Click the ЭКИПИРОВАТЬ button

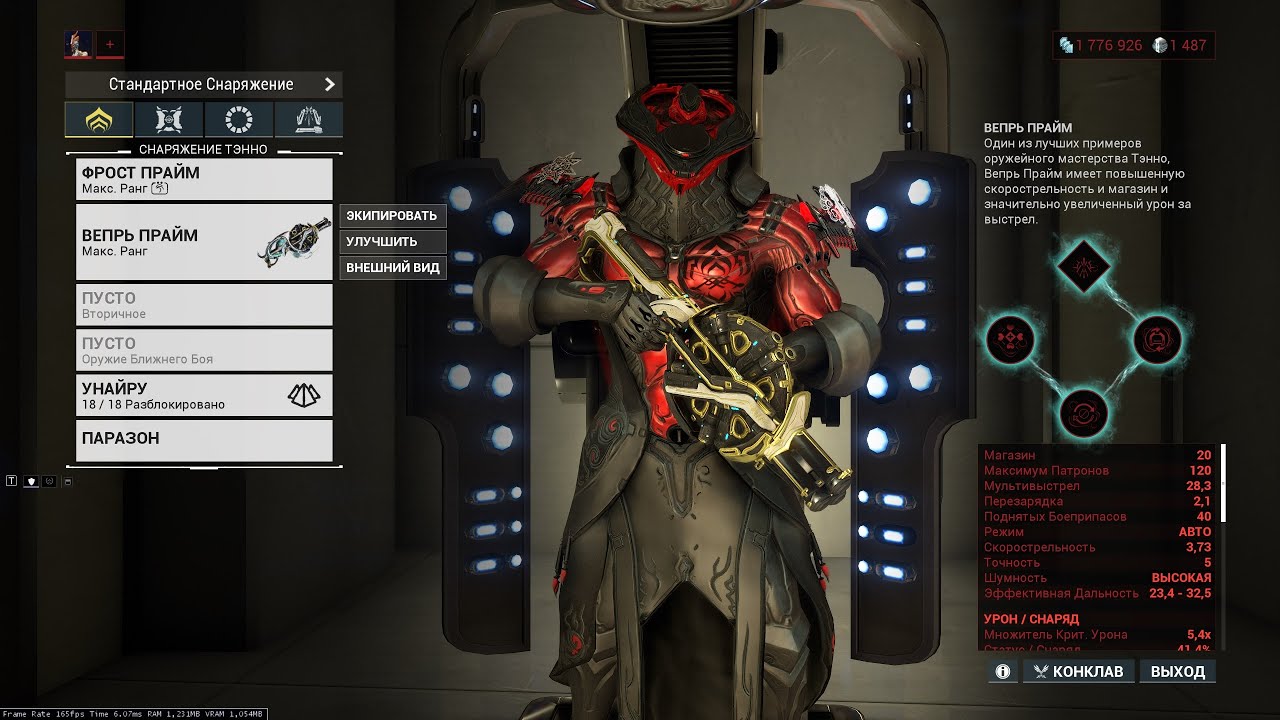[x=392, y=216]
